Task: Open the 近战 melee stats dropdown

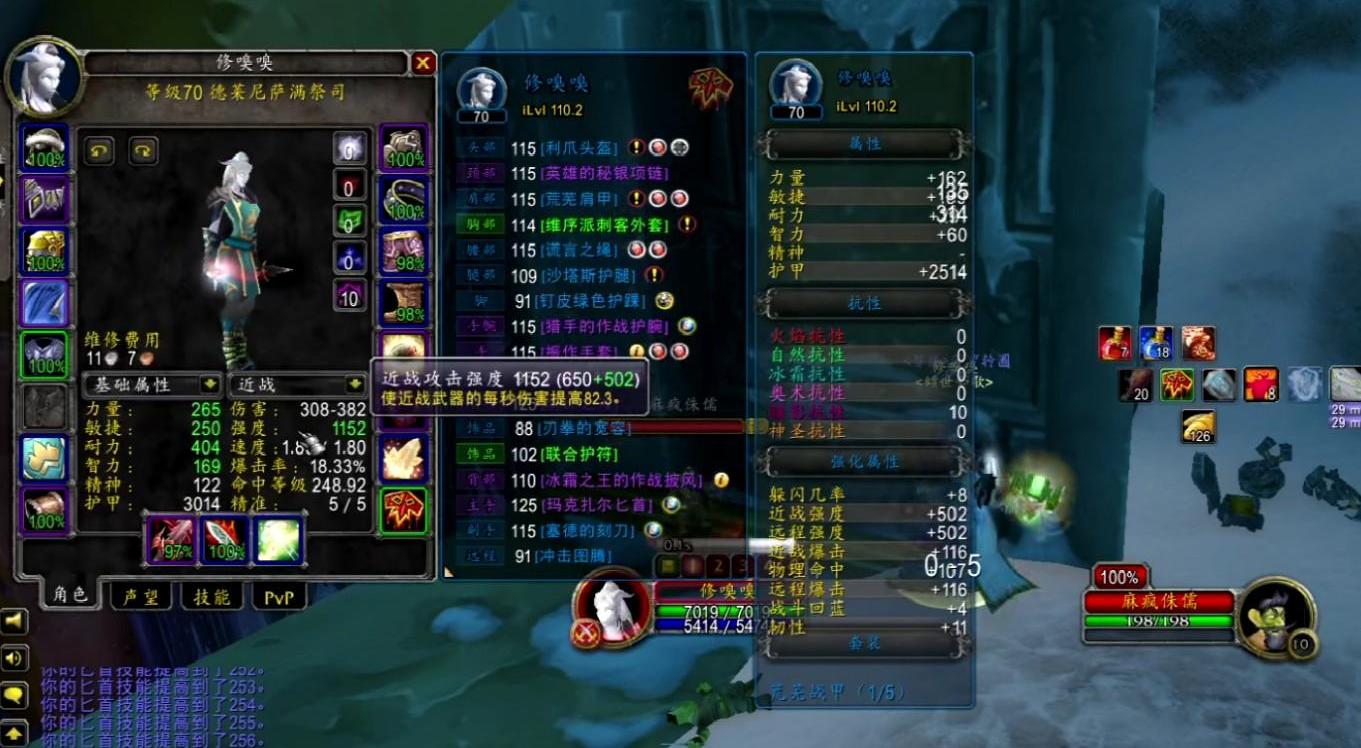Action: [297, 384]
